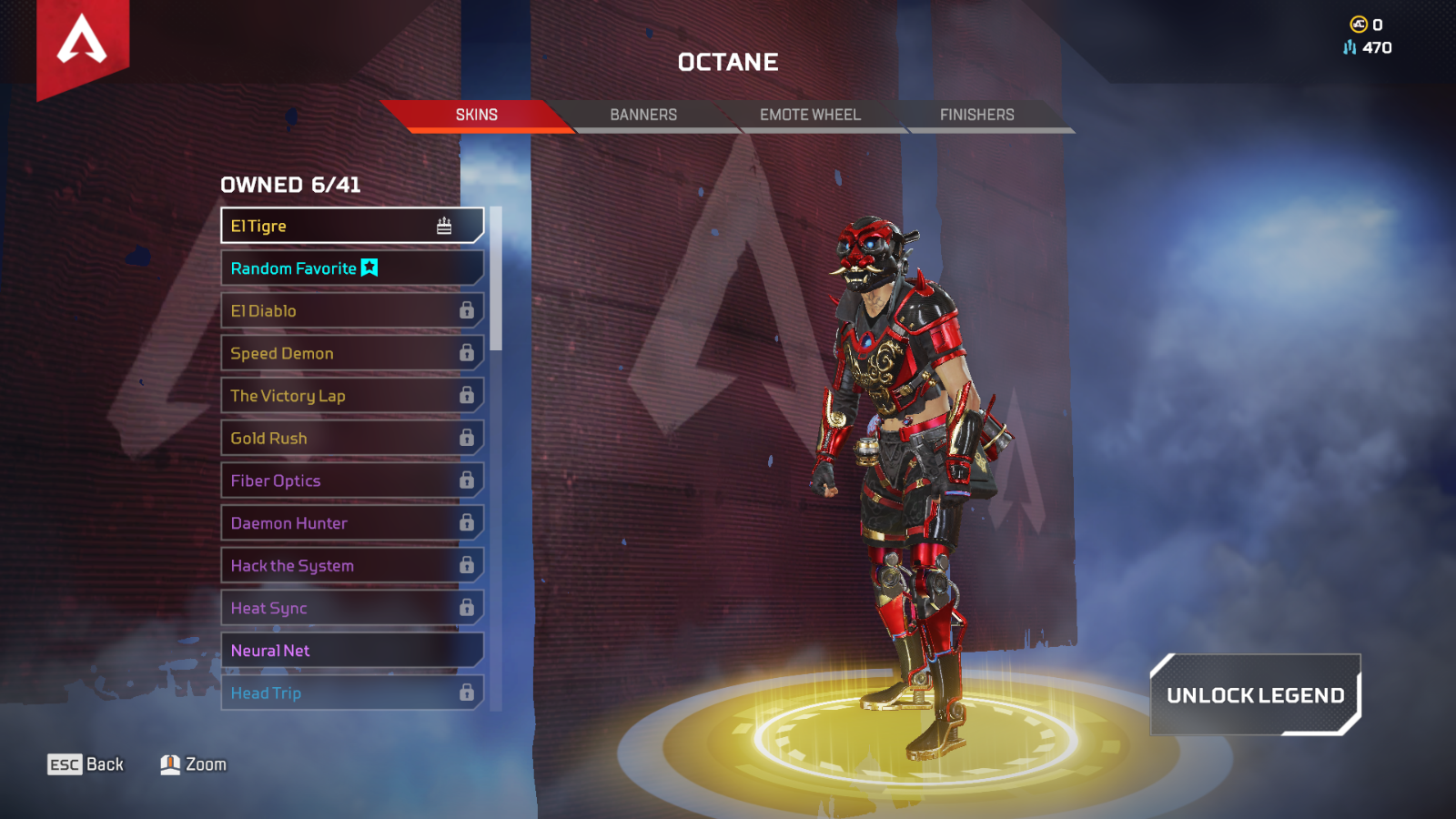Screen dimensions: 1456x819
Task: Click the skin list scrollbar
Action: coord(496,278)
